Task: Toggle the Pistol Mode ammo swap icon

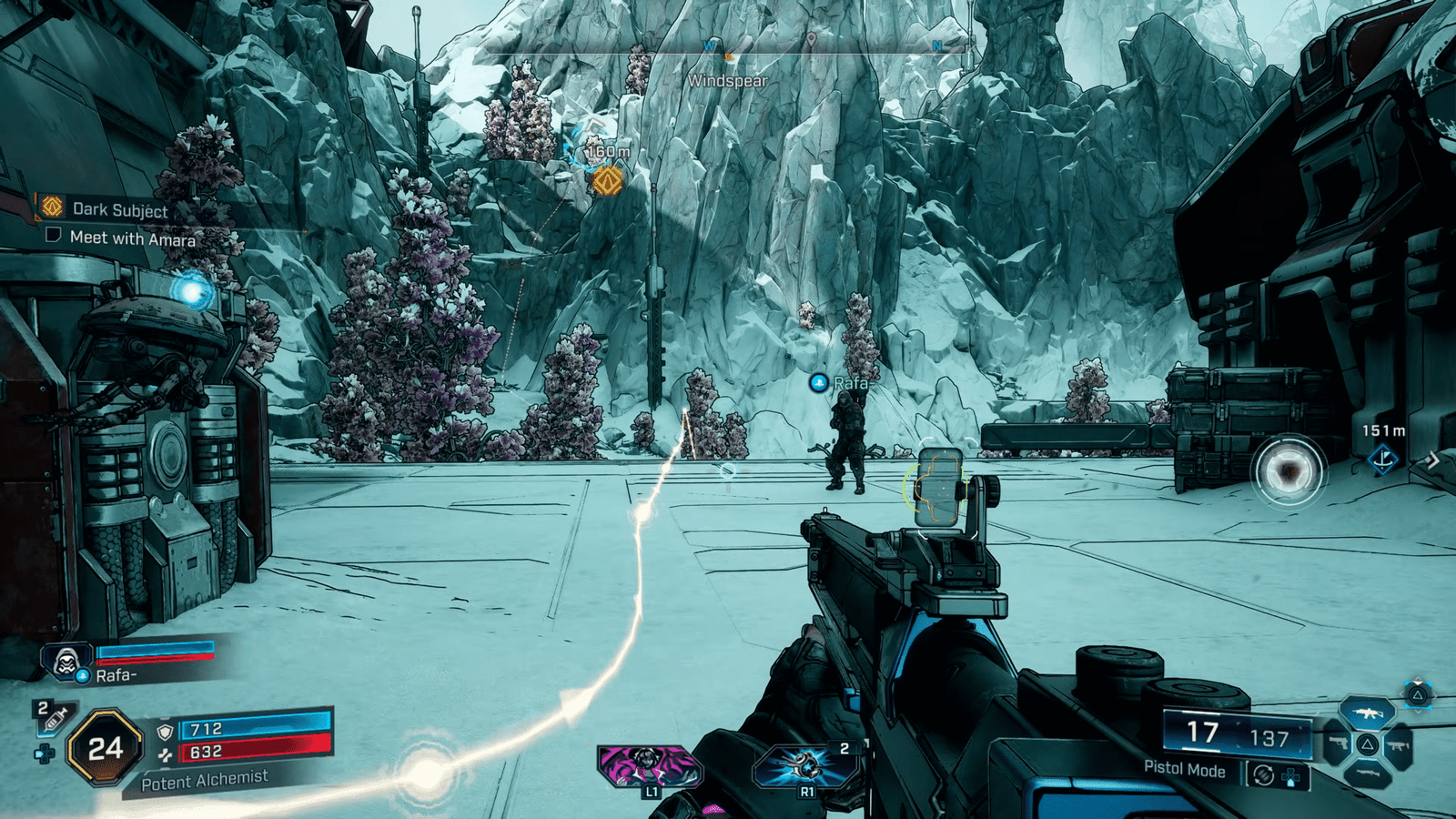Action: [x=1263, y=775]
